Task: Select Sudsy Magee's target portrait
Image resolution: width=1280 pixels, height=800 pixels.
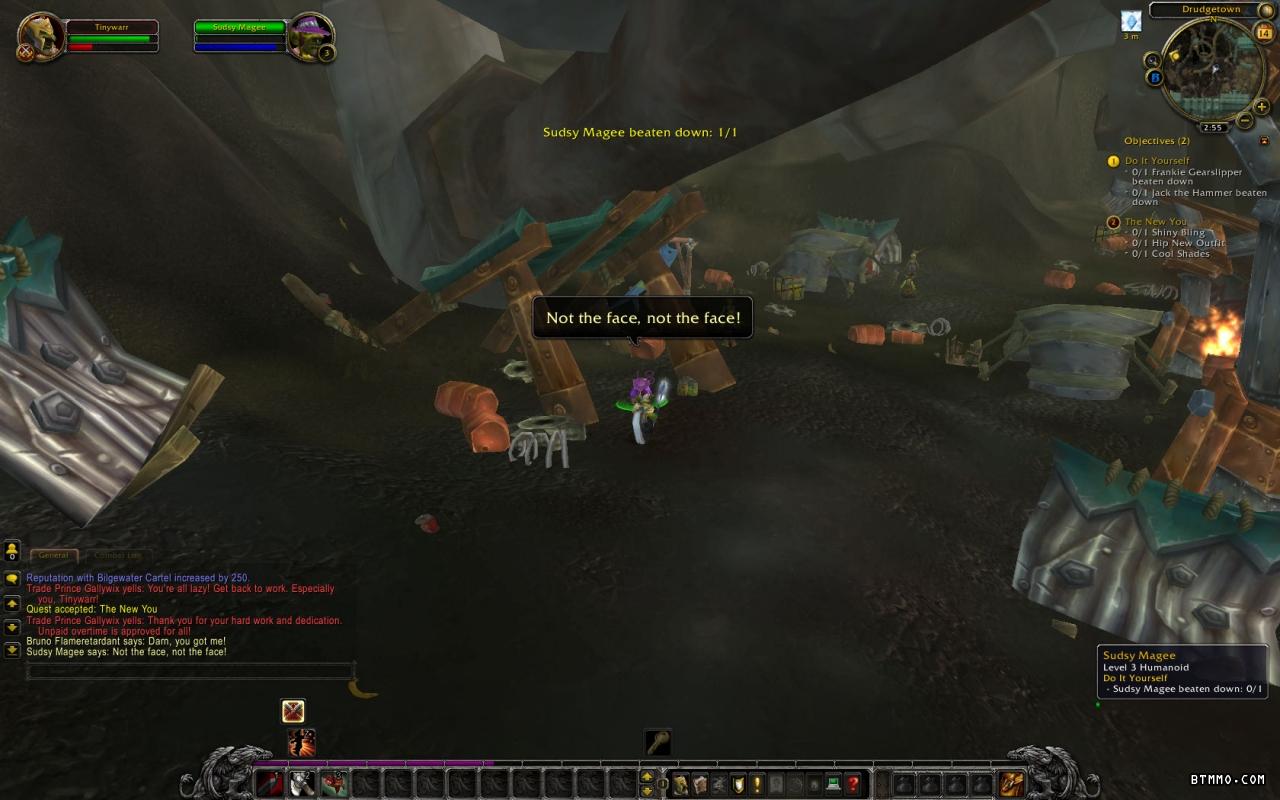Action: pos(309,37)
